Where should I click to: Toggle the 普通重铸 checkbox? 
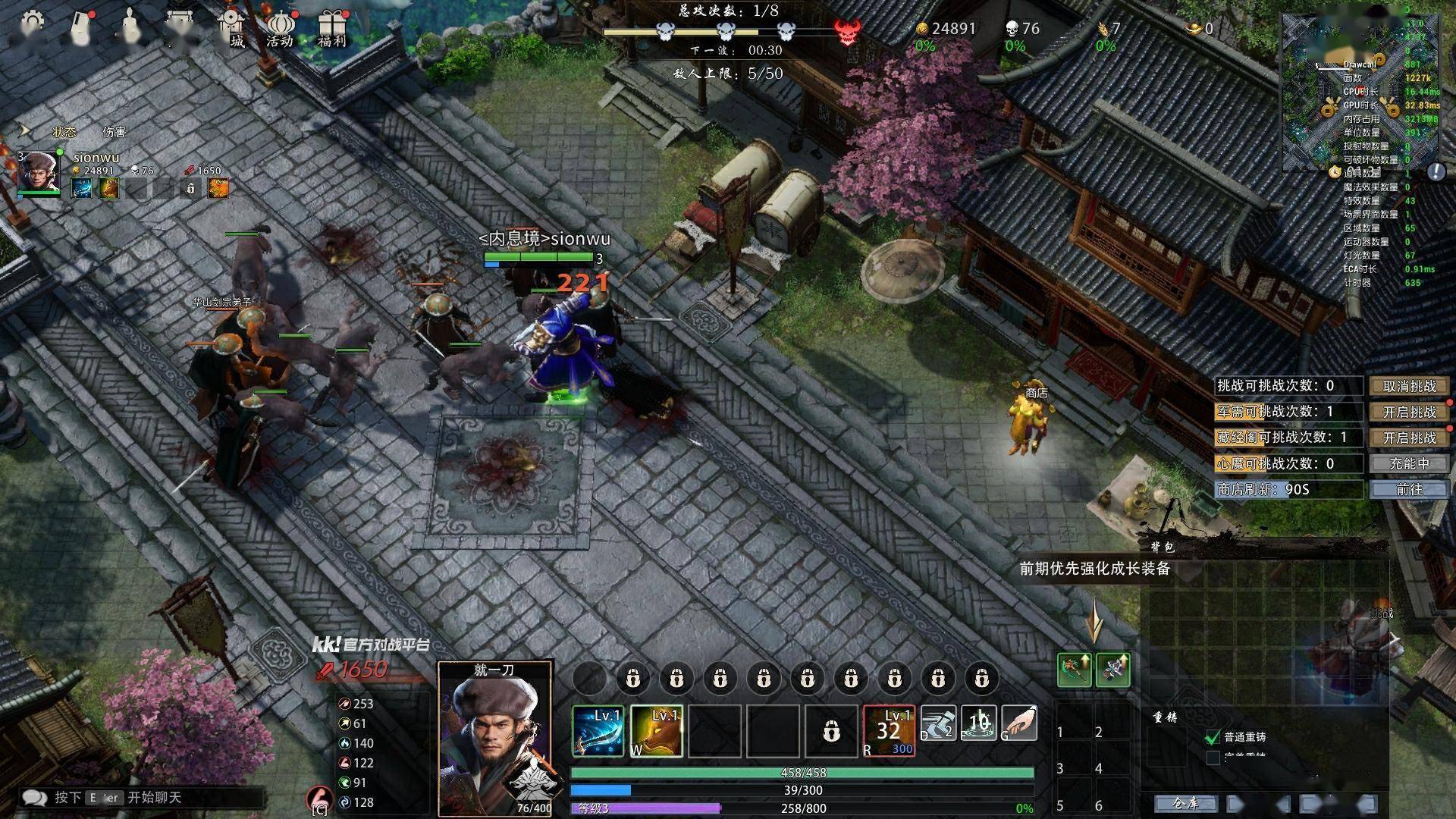(x=1213, y=736)
